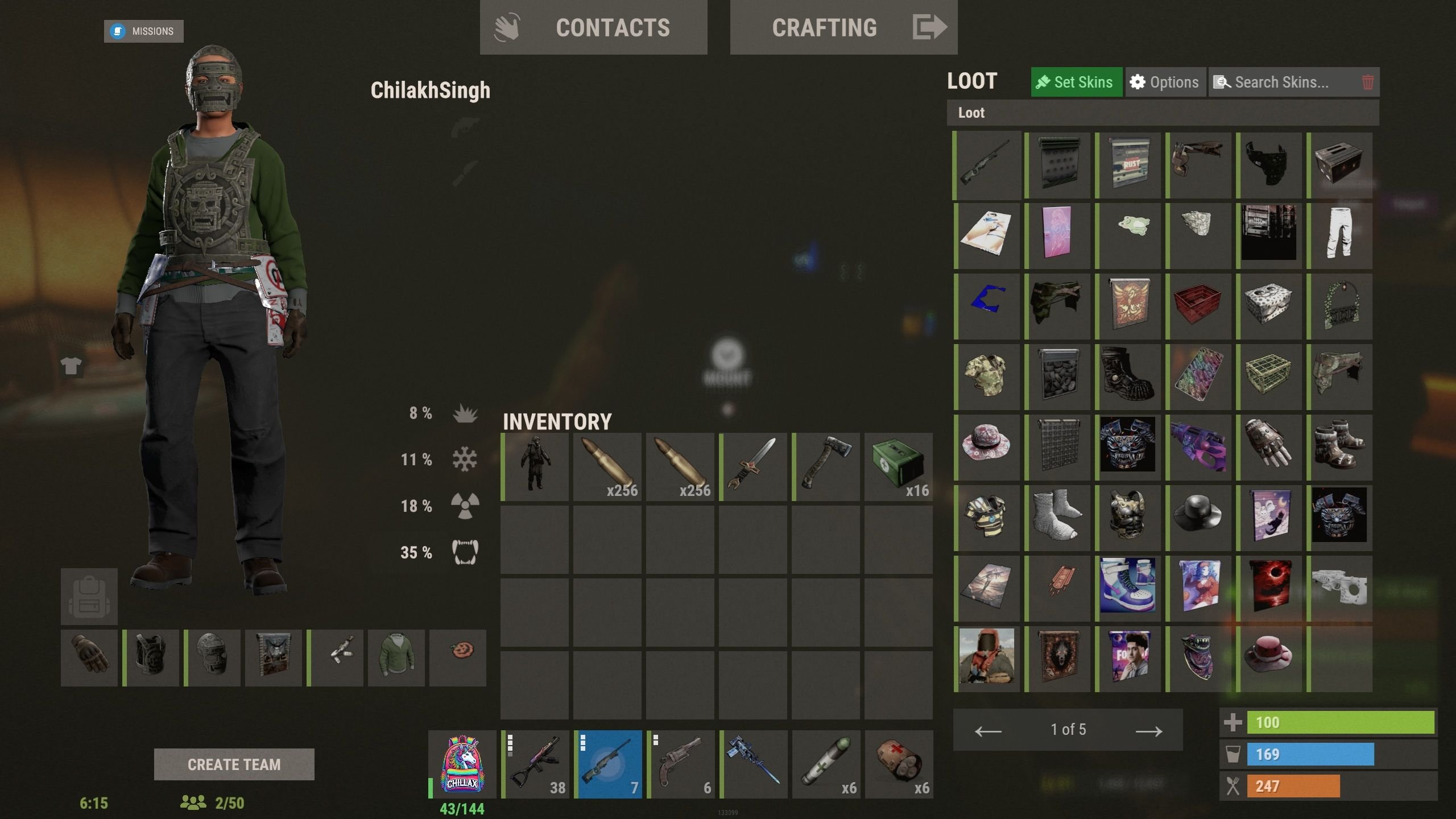Click the green Set Skins button
Image resolution: width=1456 pixels, height=819 pixels.
[1076, 82]
